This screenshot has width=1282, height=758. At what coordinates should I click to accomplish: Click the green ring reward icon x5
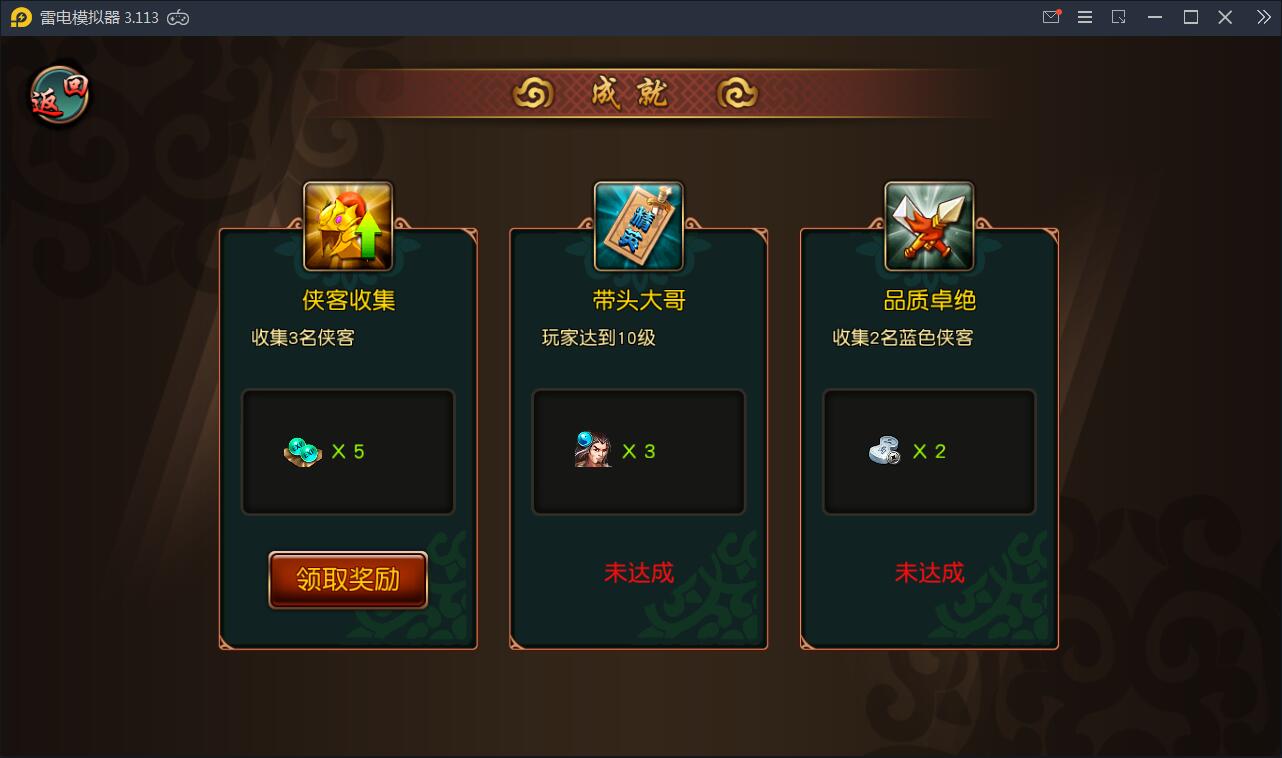tap(303, 452)
